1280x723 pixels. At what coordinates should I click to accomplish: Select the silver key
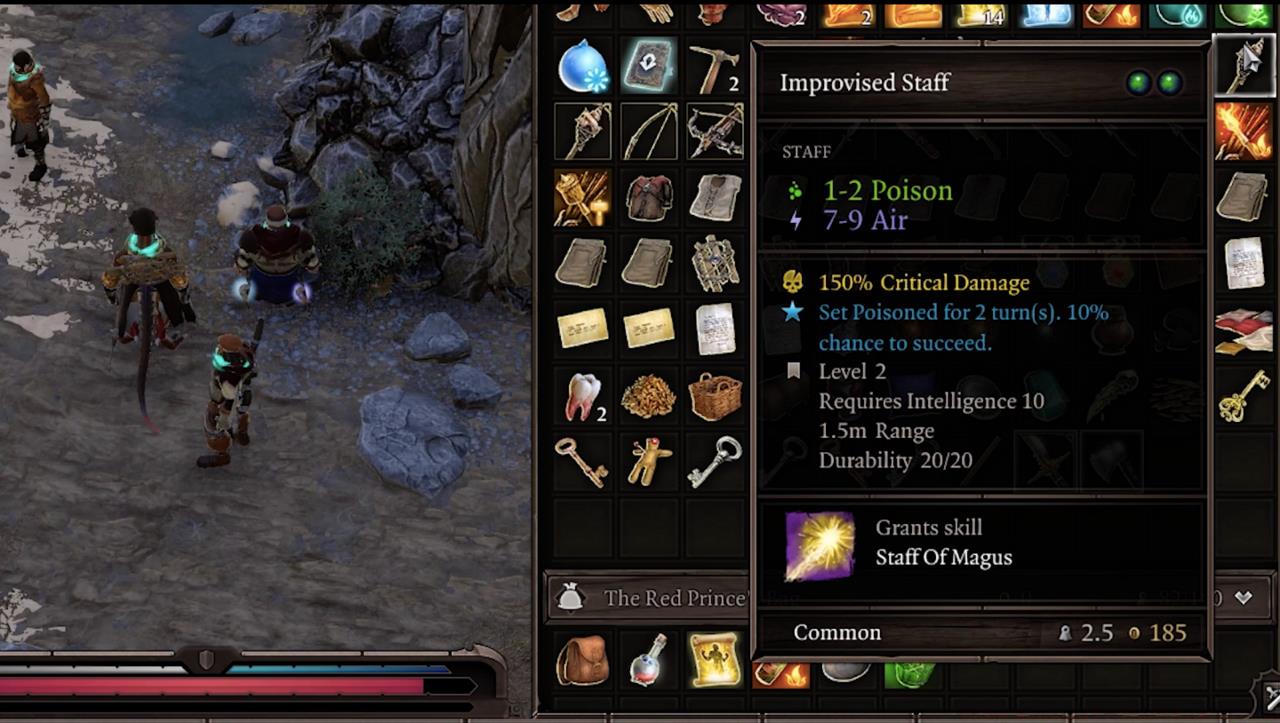coord(715,462)
